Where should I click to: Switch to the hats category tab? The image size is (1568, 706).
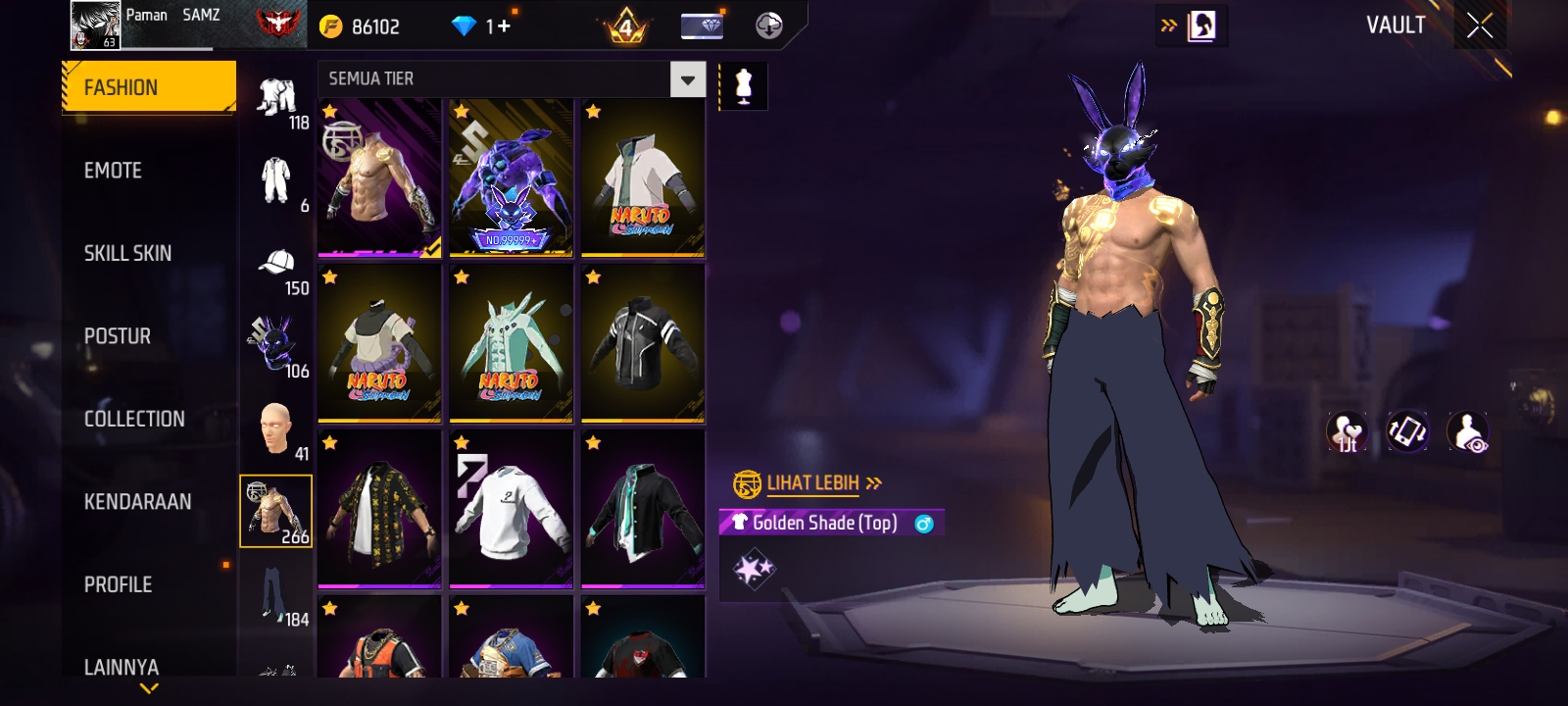[x=277, y=265]
